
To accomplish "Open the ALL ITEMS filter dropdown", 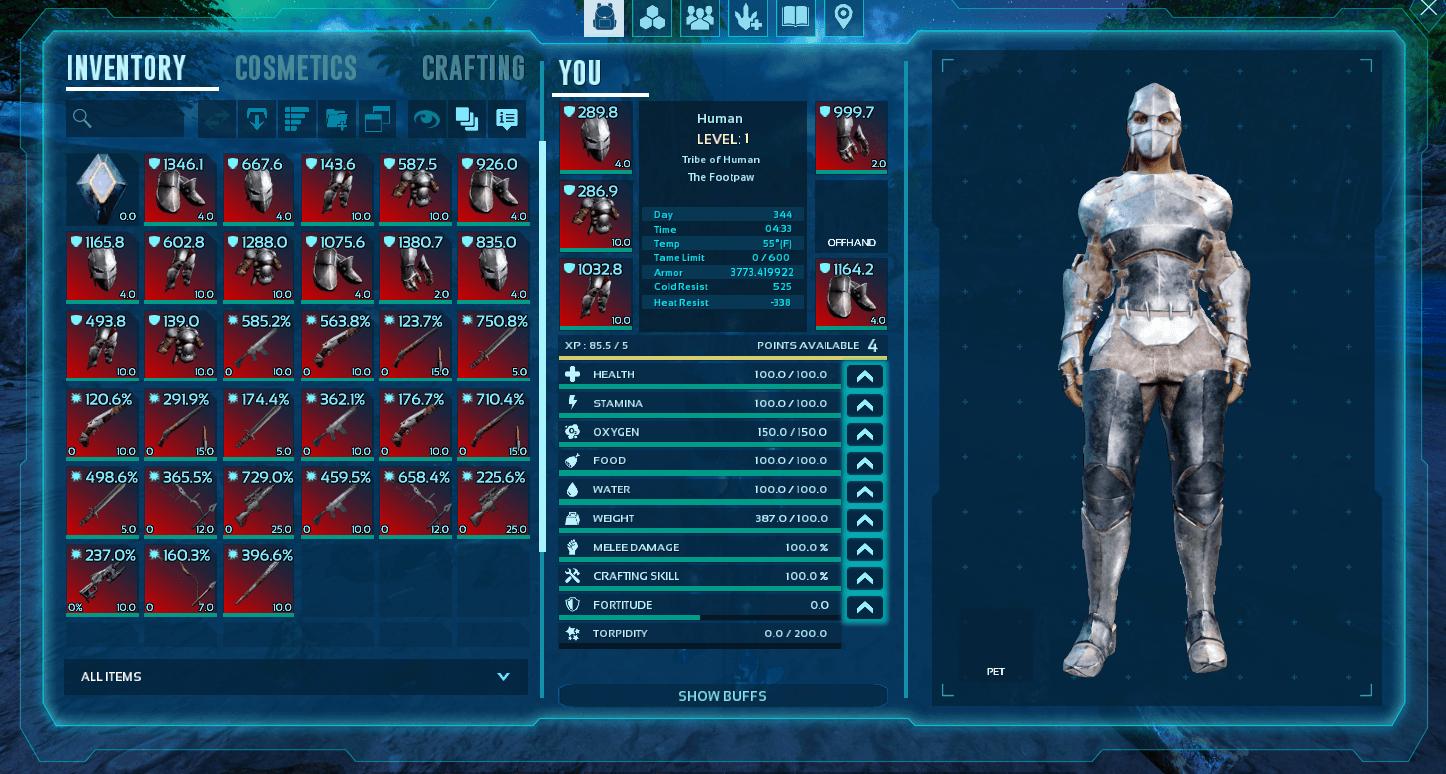I will pos(296,677).
